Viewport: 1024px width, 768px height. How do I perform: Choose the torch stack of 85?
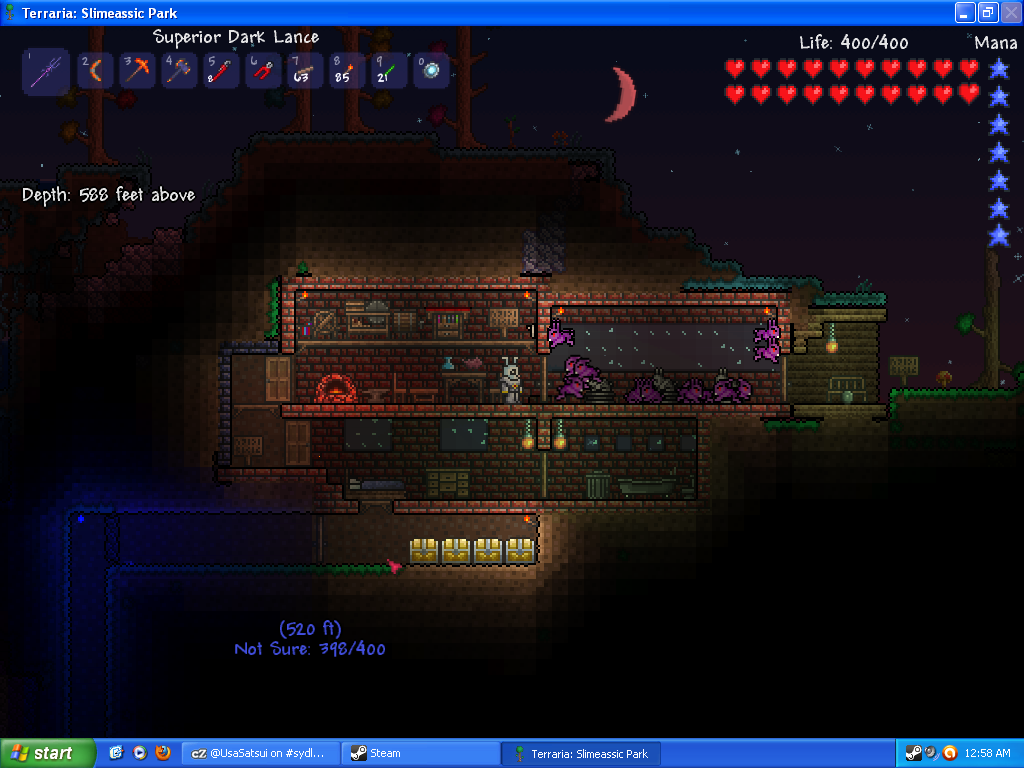click(347, 71)
